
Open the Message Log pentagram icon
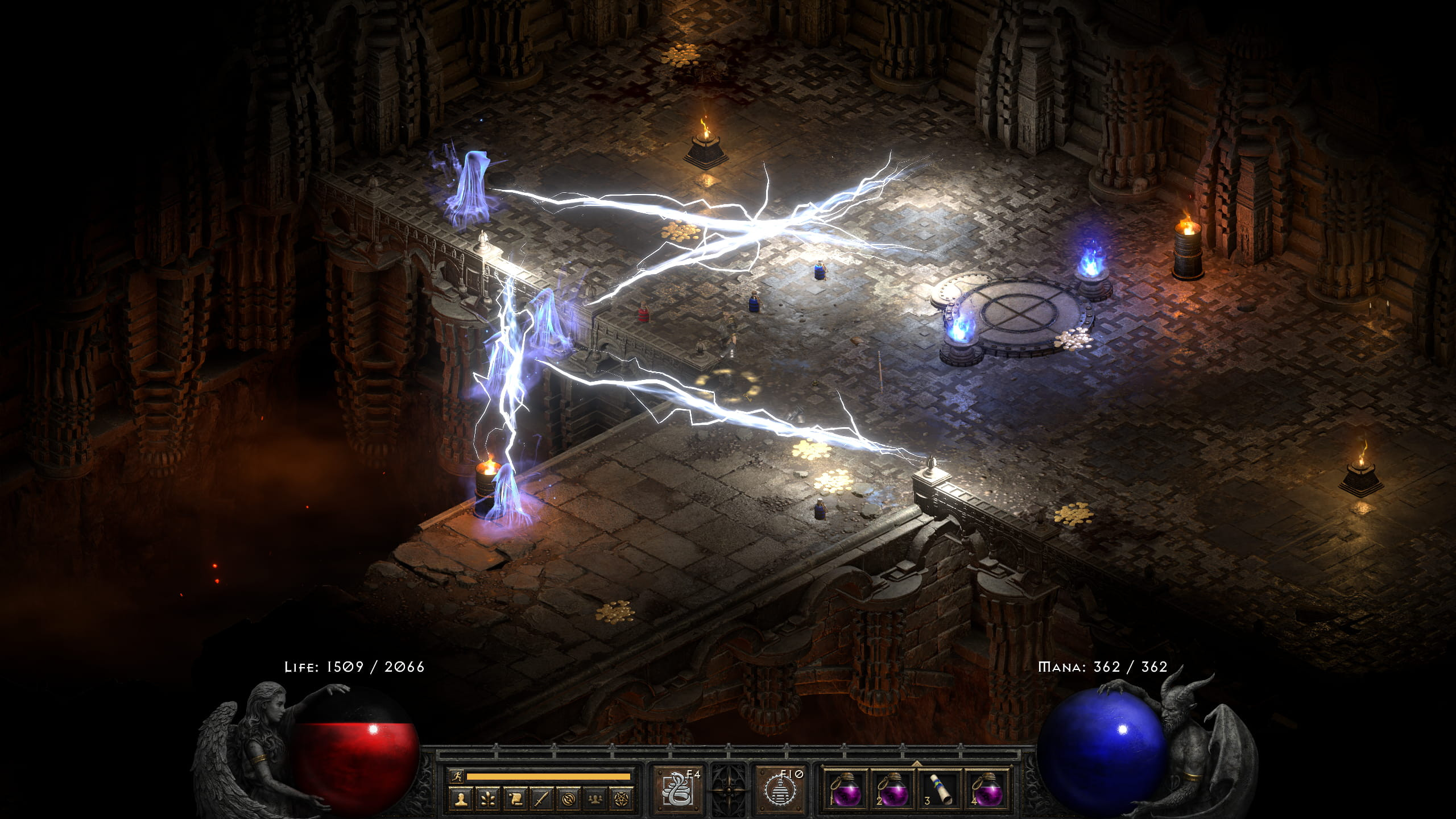pyautogui.click(x=622, y=799)
